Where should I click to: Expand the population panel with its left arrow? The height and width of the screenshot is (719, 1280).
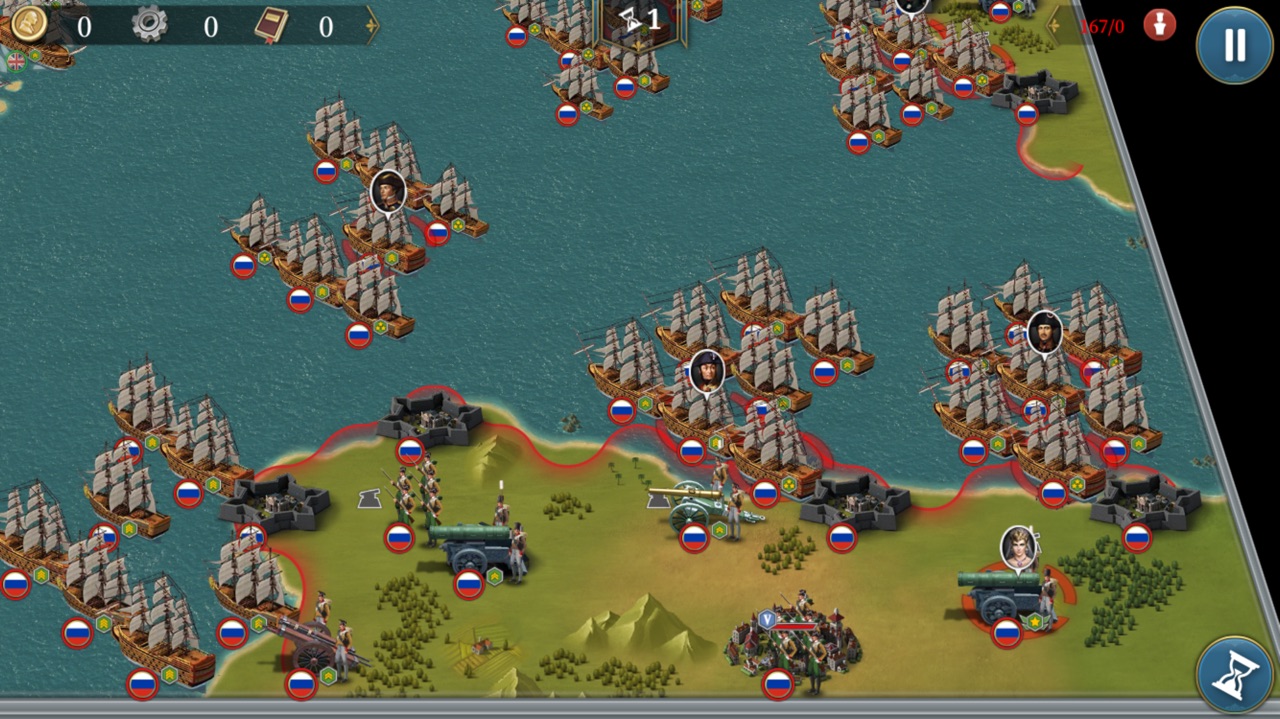1053,23
